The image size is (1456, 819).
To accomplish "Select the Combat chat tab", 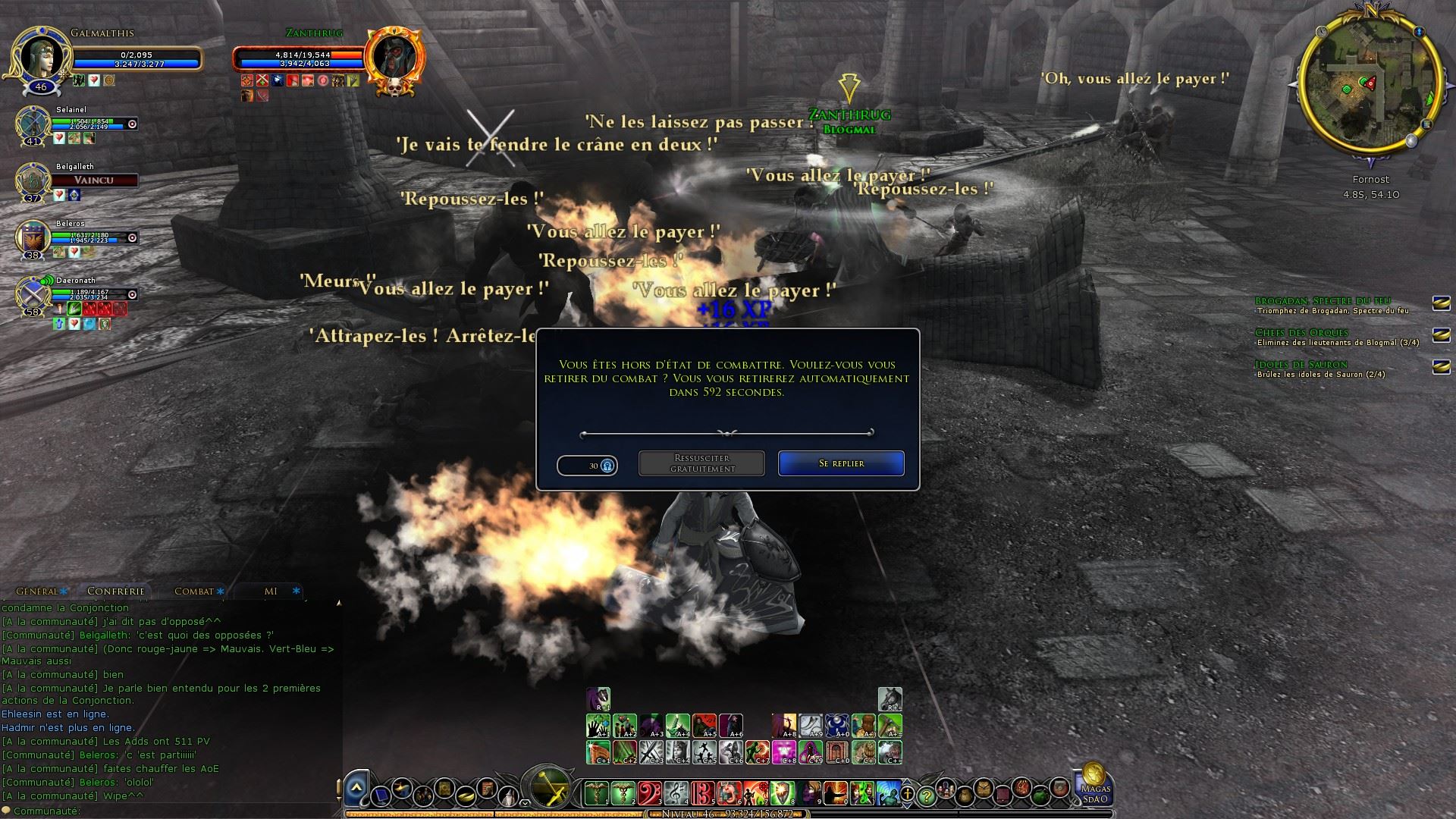I will click(x=195, y=591).
